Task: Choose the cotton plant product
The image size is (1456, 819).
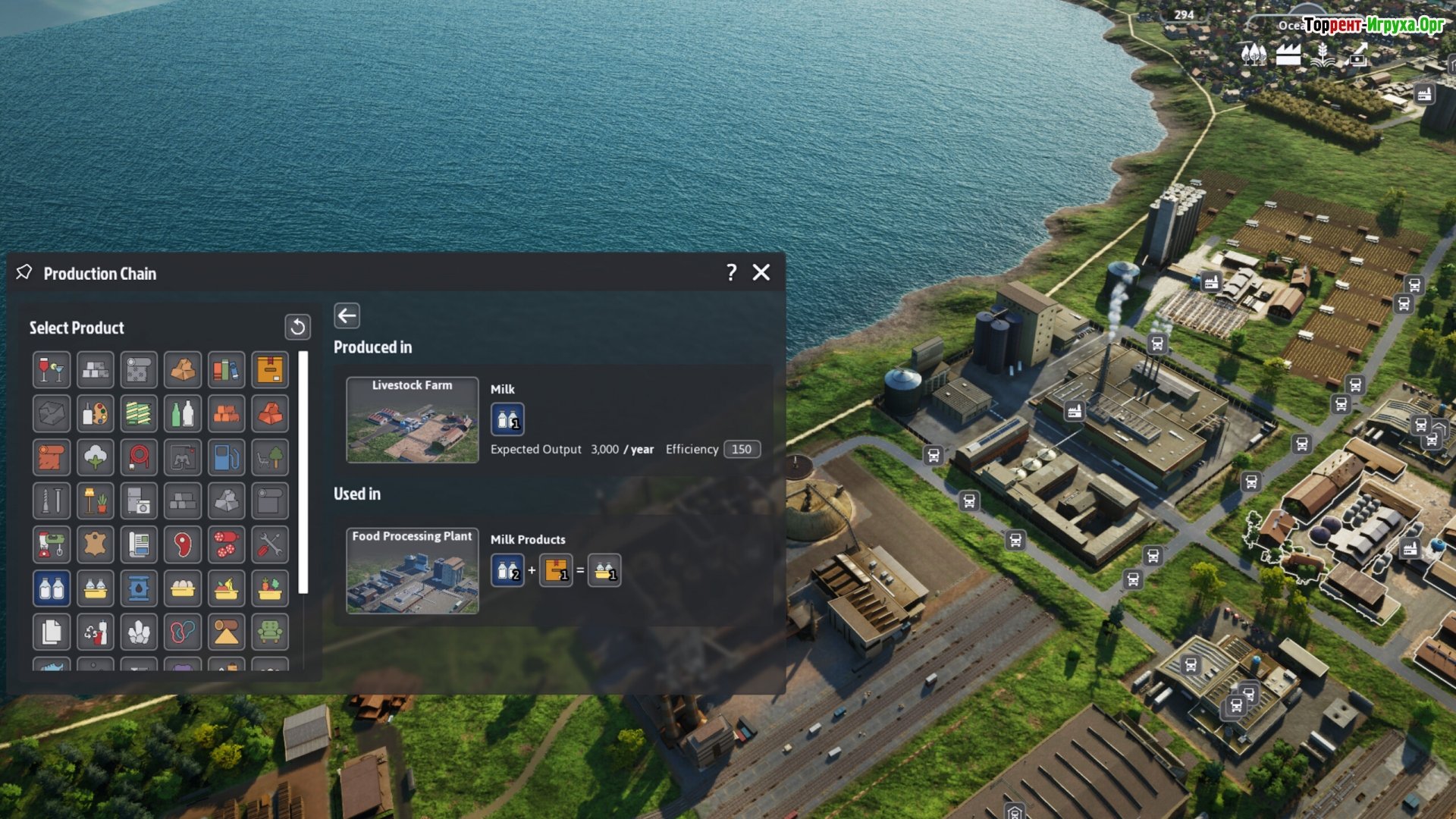Action: point(96,457)
